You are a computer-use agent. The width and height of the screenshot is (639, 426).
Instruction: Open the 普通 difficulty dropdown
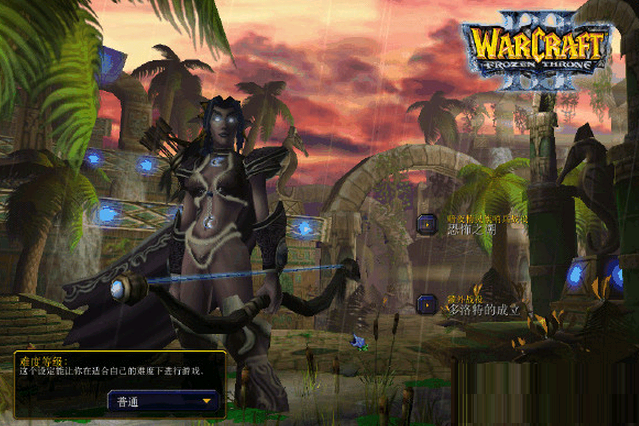pos(164,401)
